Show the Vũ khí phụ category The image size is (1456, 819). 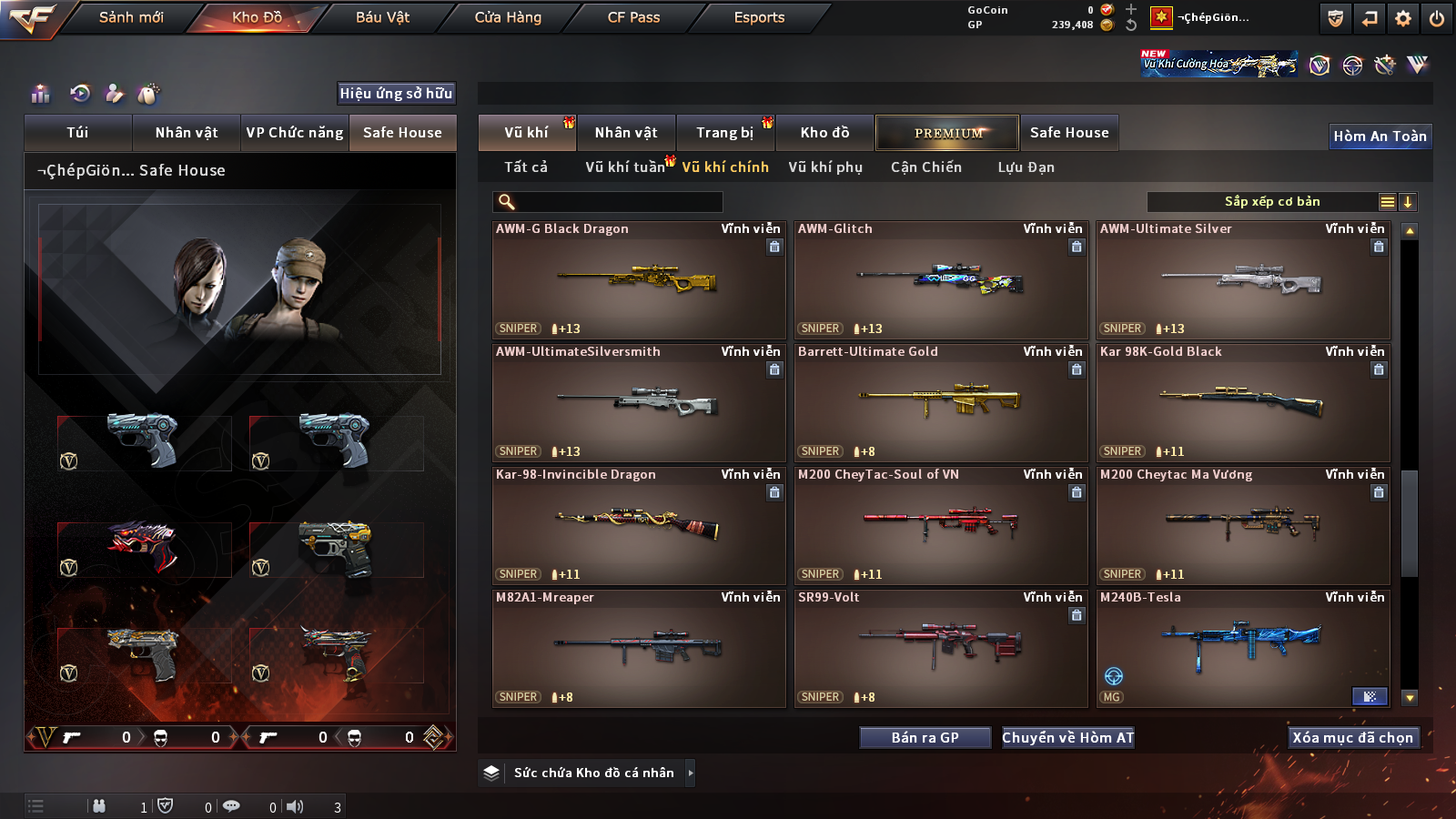(x=824, y=167)
